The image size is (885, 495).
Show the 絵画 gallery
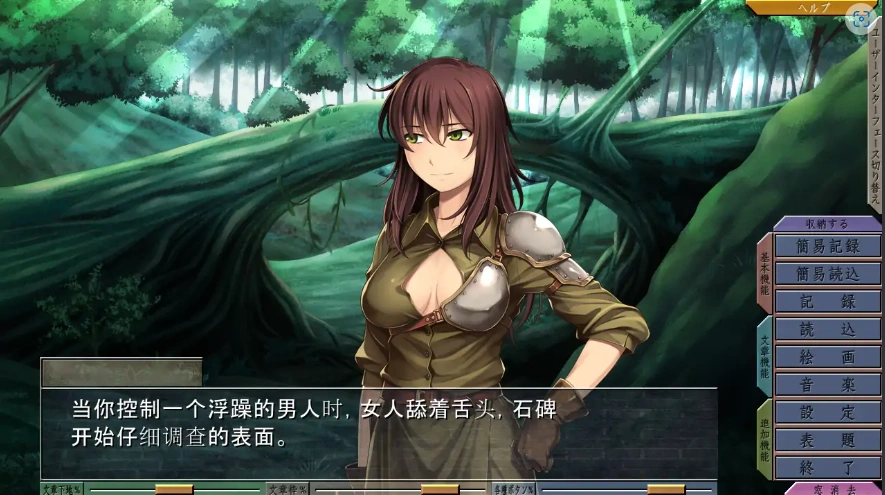[x=827, y=357]
